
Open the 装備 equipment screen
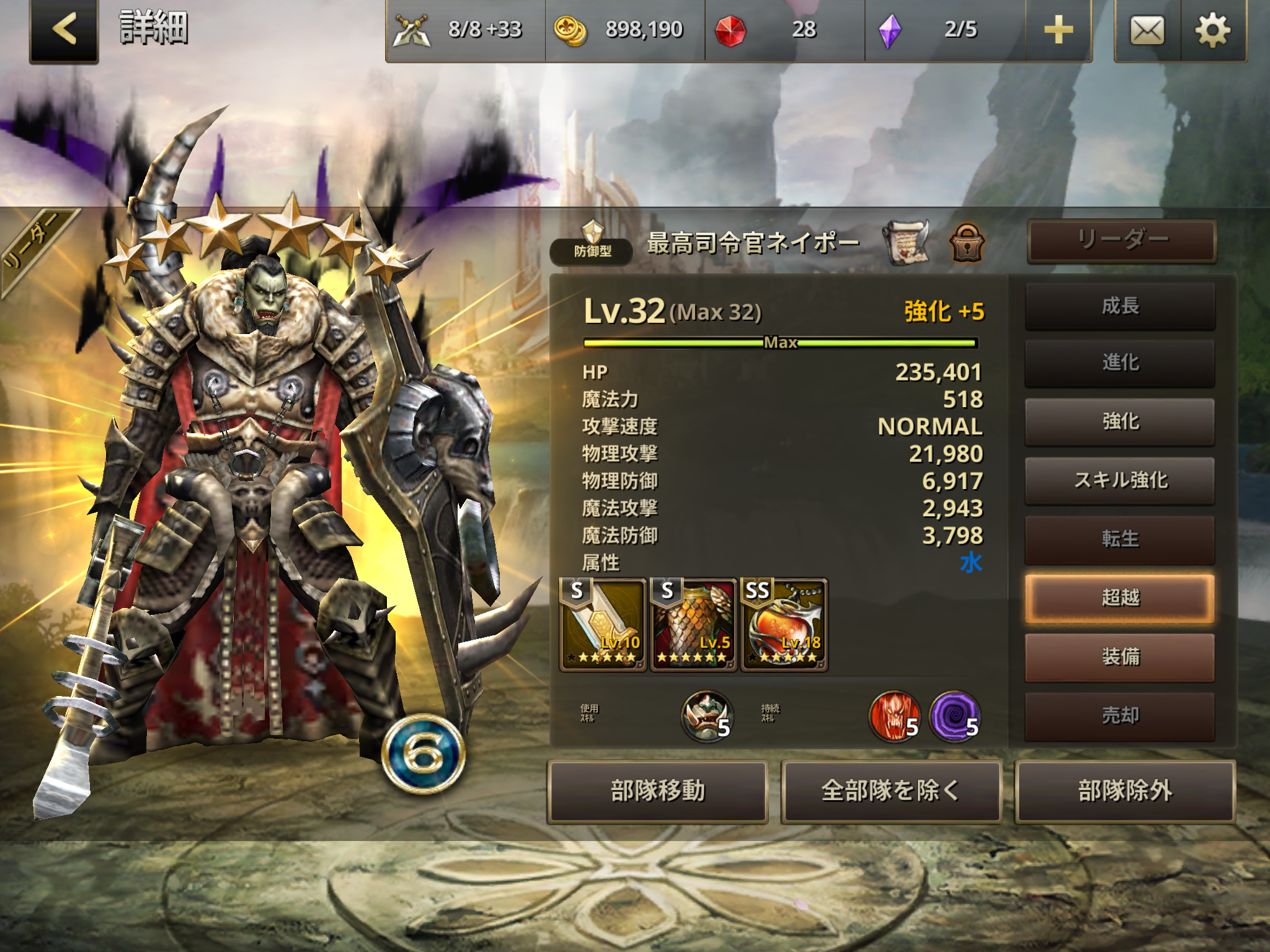click(1120, 656)
